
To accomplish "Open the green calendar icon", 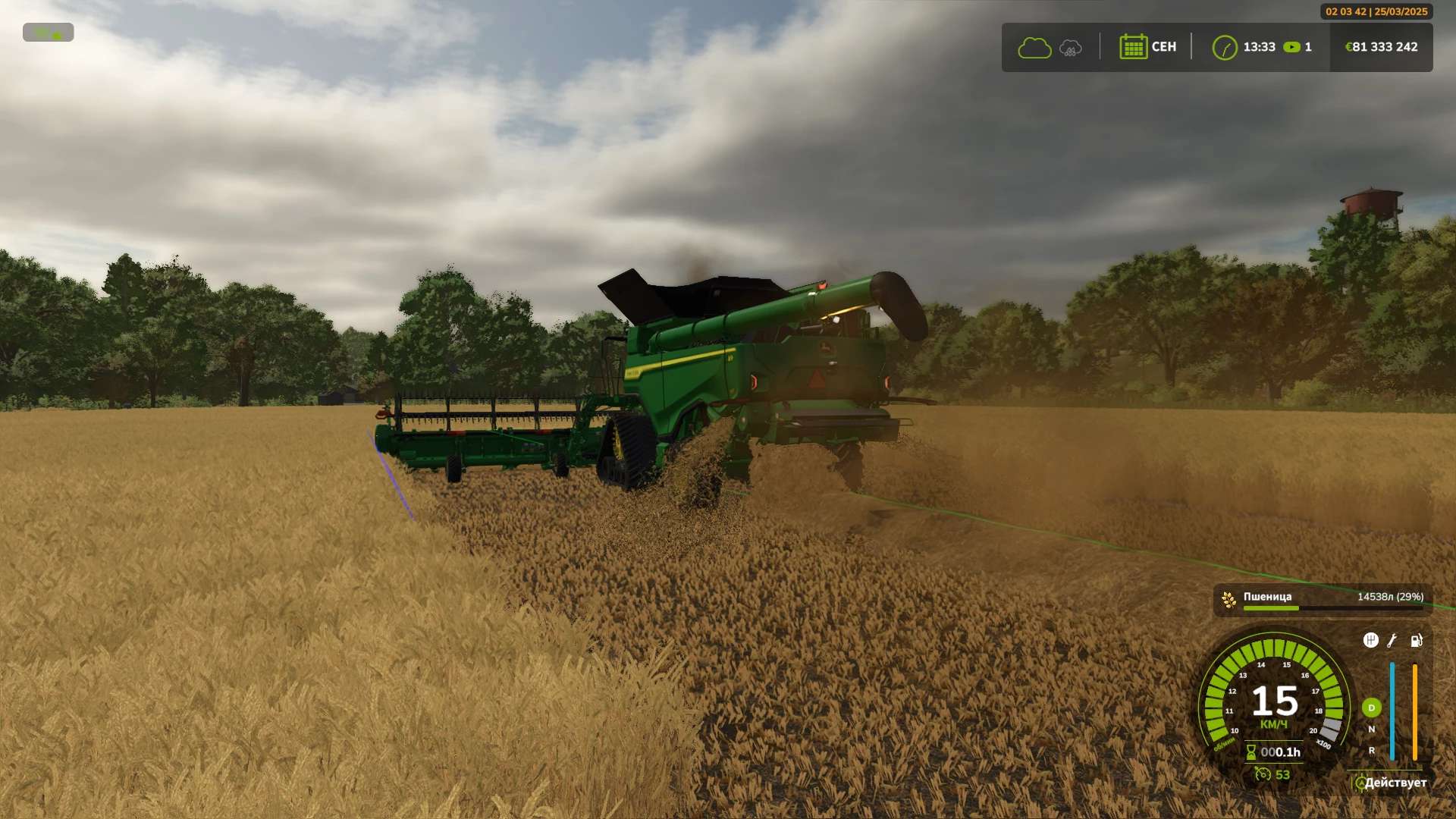I will pyautogui.click(x=1133, y=47).
